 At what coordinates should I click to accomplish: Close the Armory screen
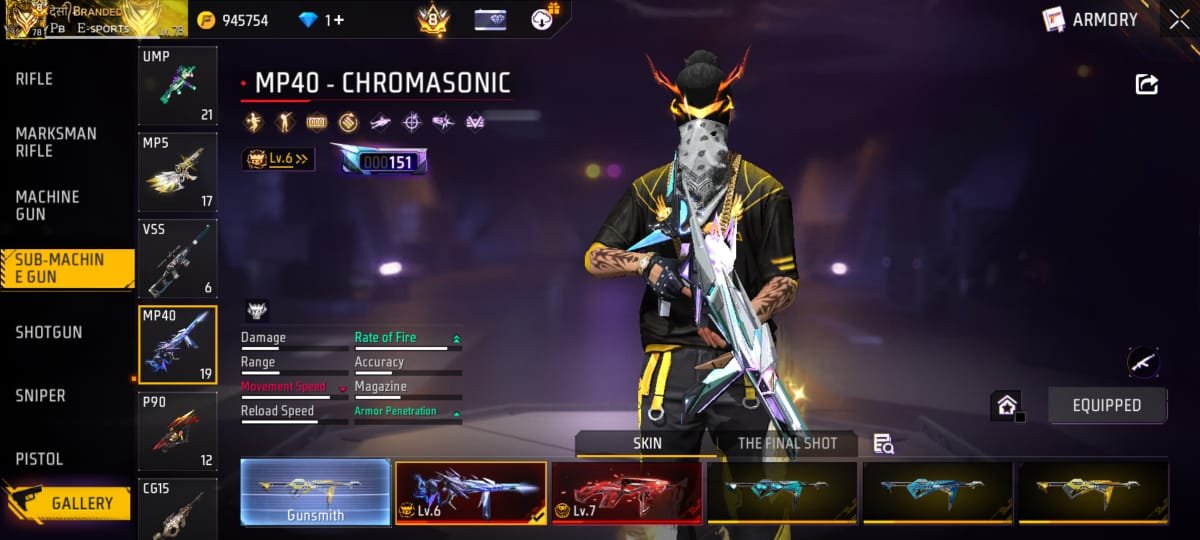[1176, 20]
